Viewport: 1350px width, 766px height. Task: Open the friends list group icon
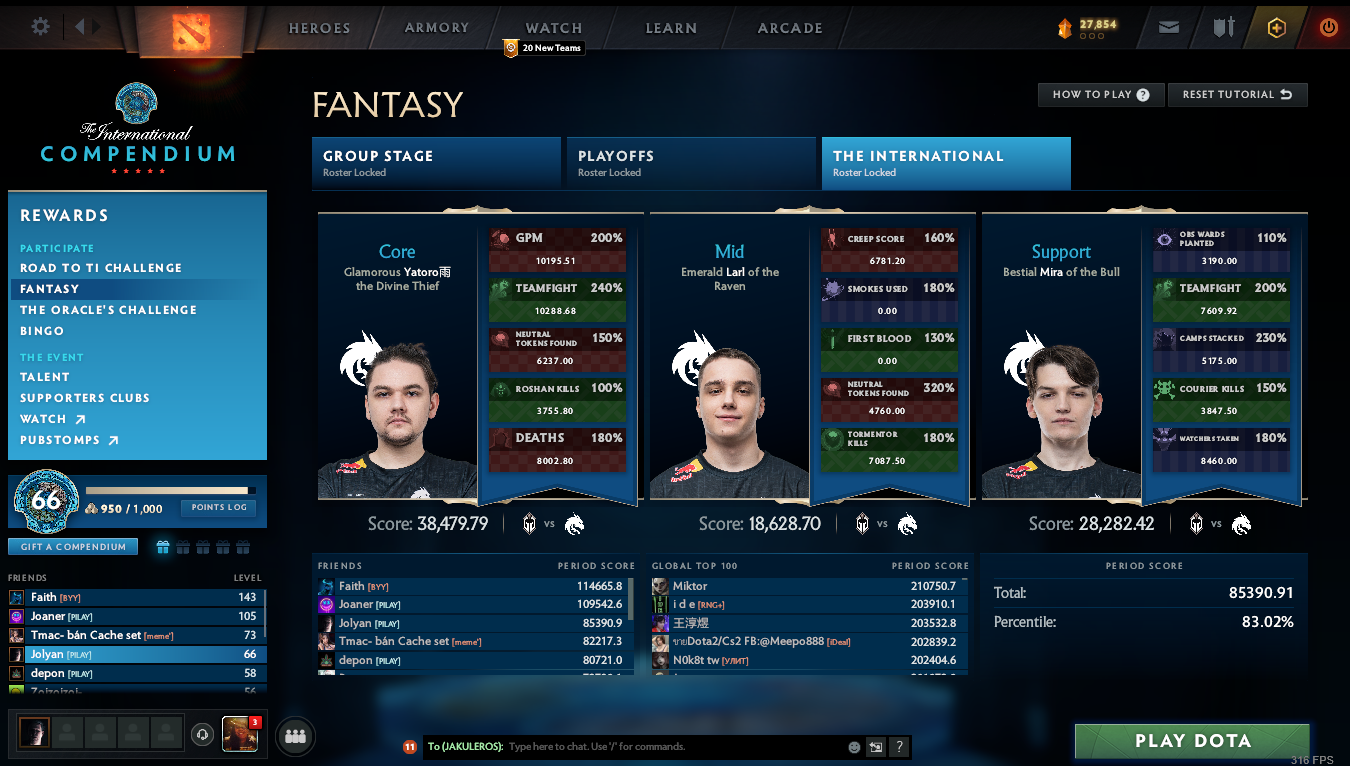point(295,735)
